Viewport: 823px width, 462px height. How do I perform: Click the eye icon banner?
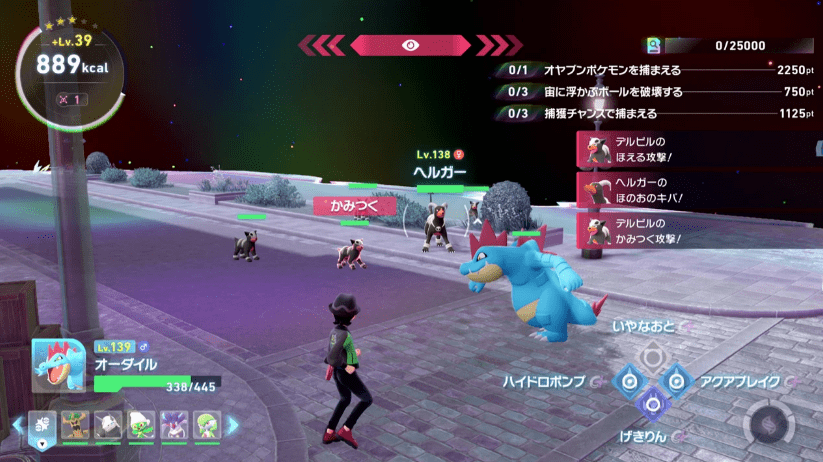[410, 45]
